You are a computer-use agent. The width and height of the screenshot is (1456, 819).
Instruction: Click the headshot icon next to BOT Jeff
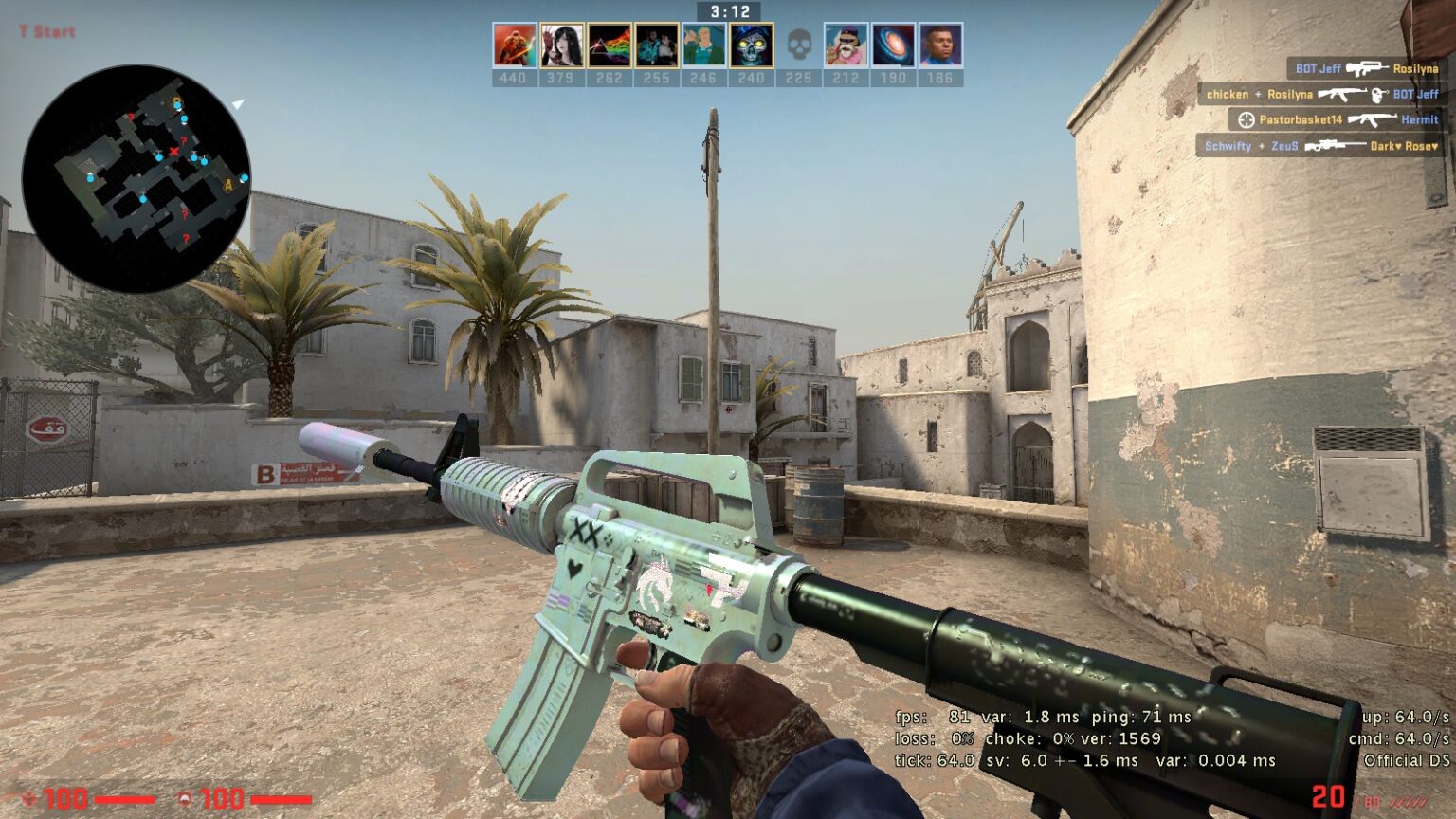coord(1376,95)
